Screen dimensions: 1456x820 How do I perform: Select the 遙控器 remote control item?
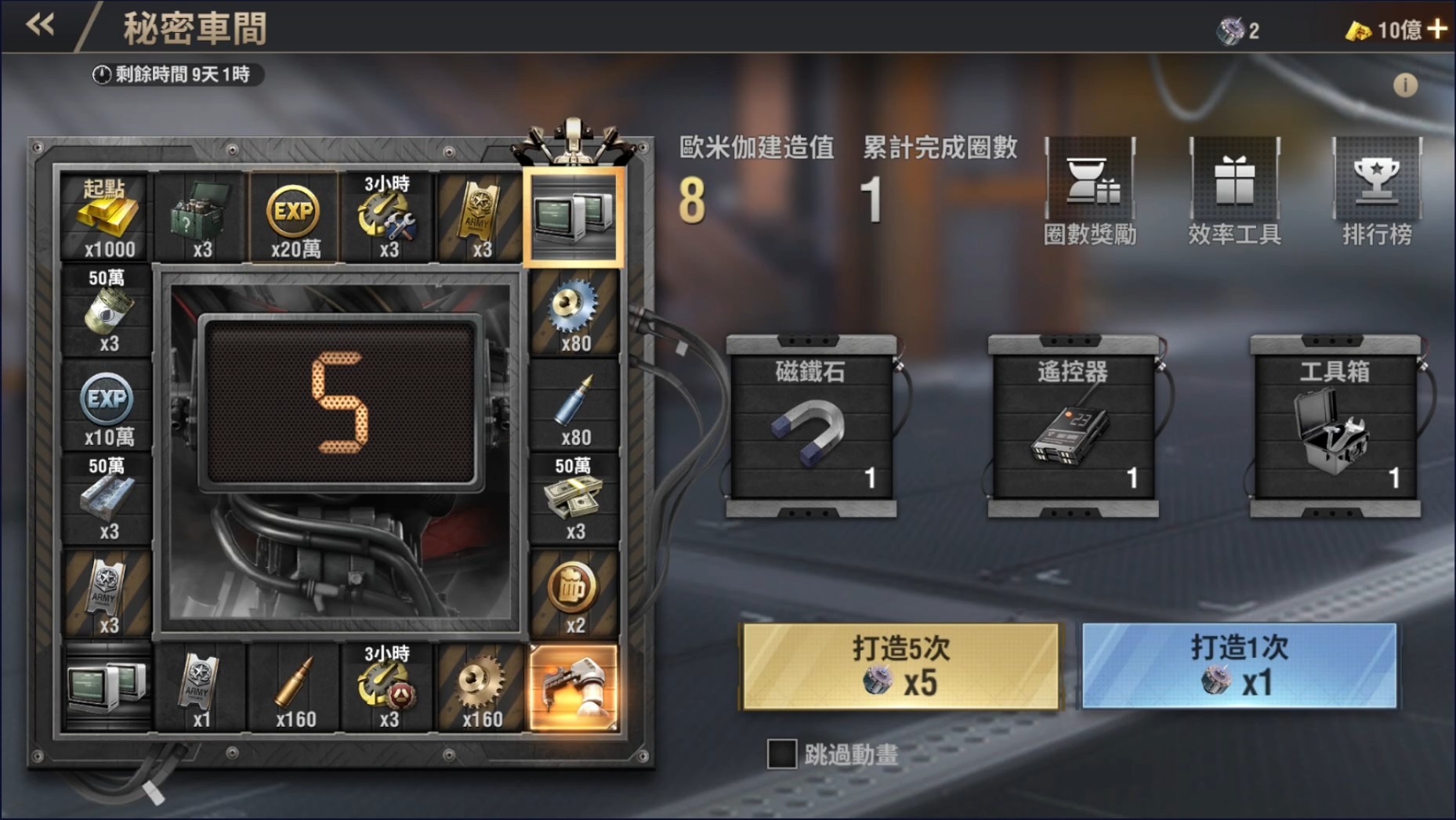1074,431
